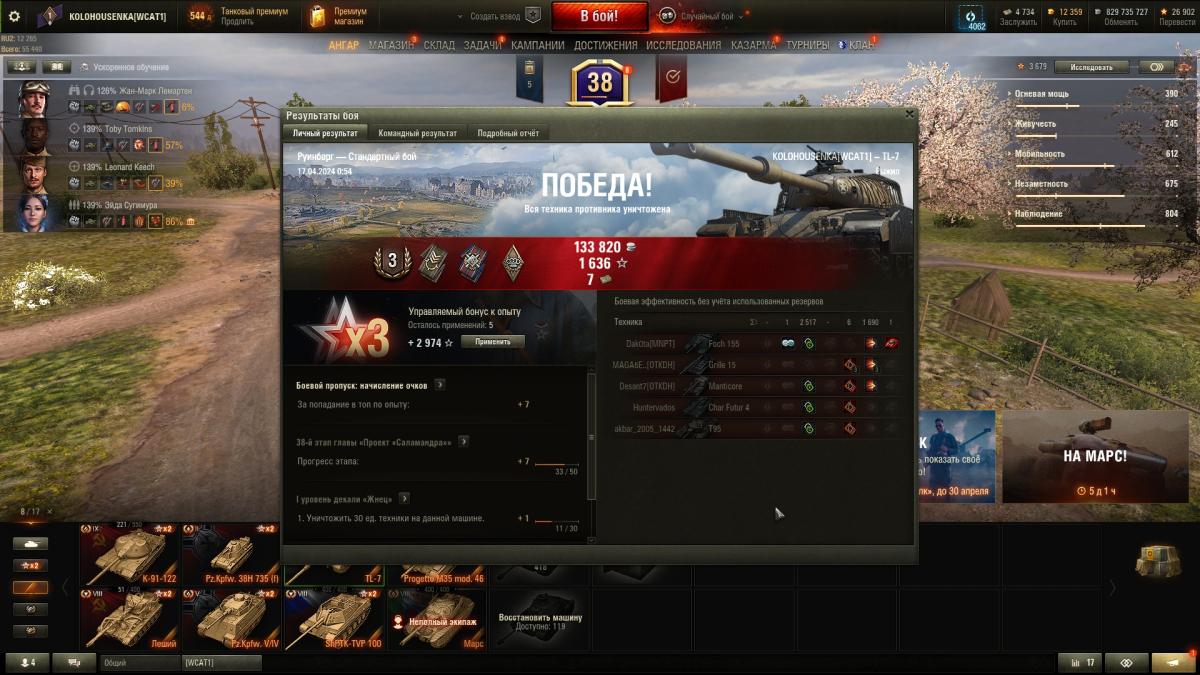Open the ЗАДАЧИ menu
Viewport: 1200px width, 675px height.
click(x=482, y=45)
